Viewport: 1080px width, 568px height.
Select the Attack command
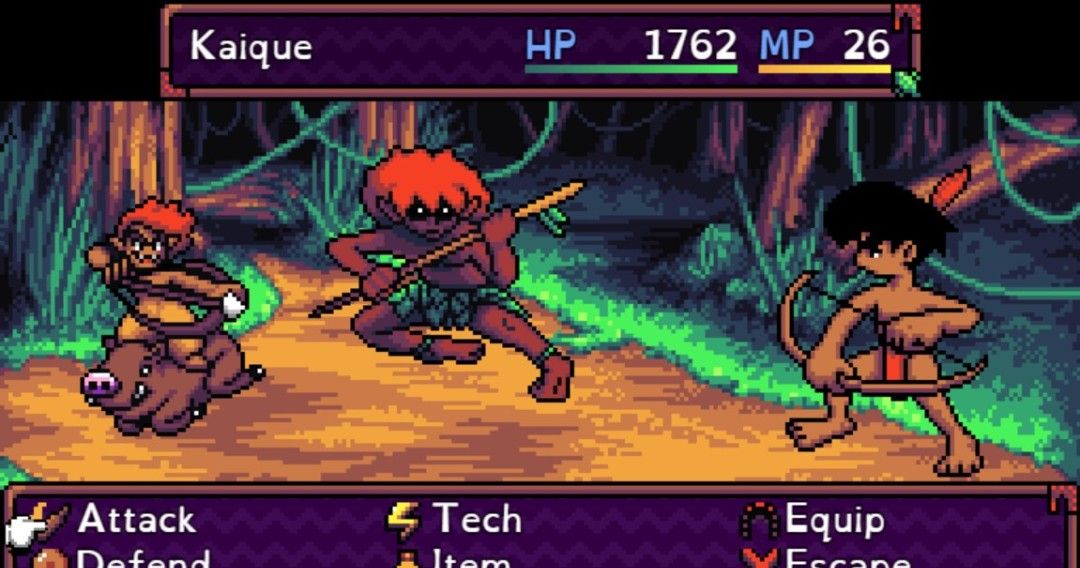click(136, 520)
